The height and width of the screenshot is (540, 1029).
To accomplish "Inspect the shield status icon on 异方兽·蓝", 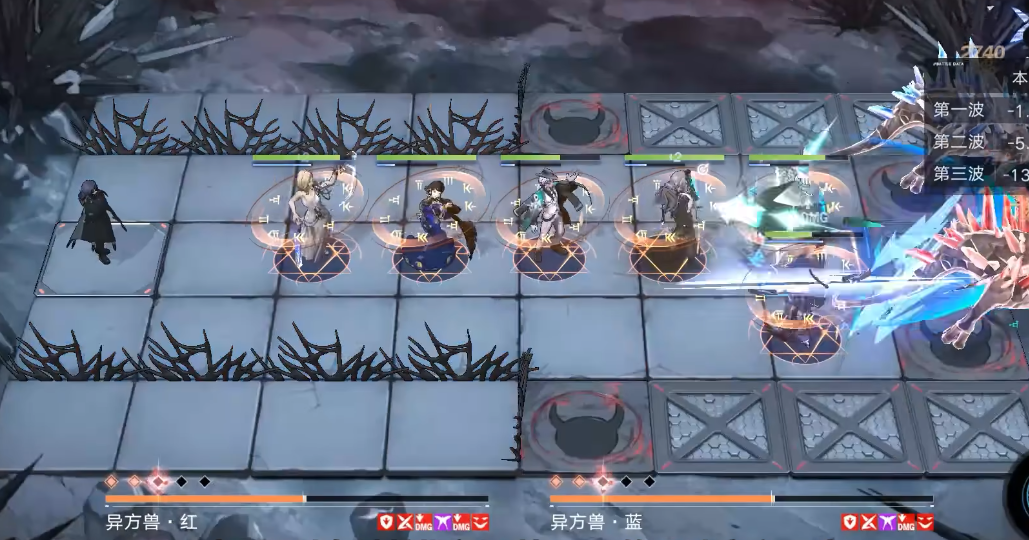I will tap(849, 522).
